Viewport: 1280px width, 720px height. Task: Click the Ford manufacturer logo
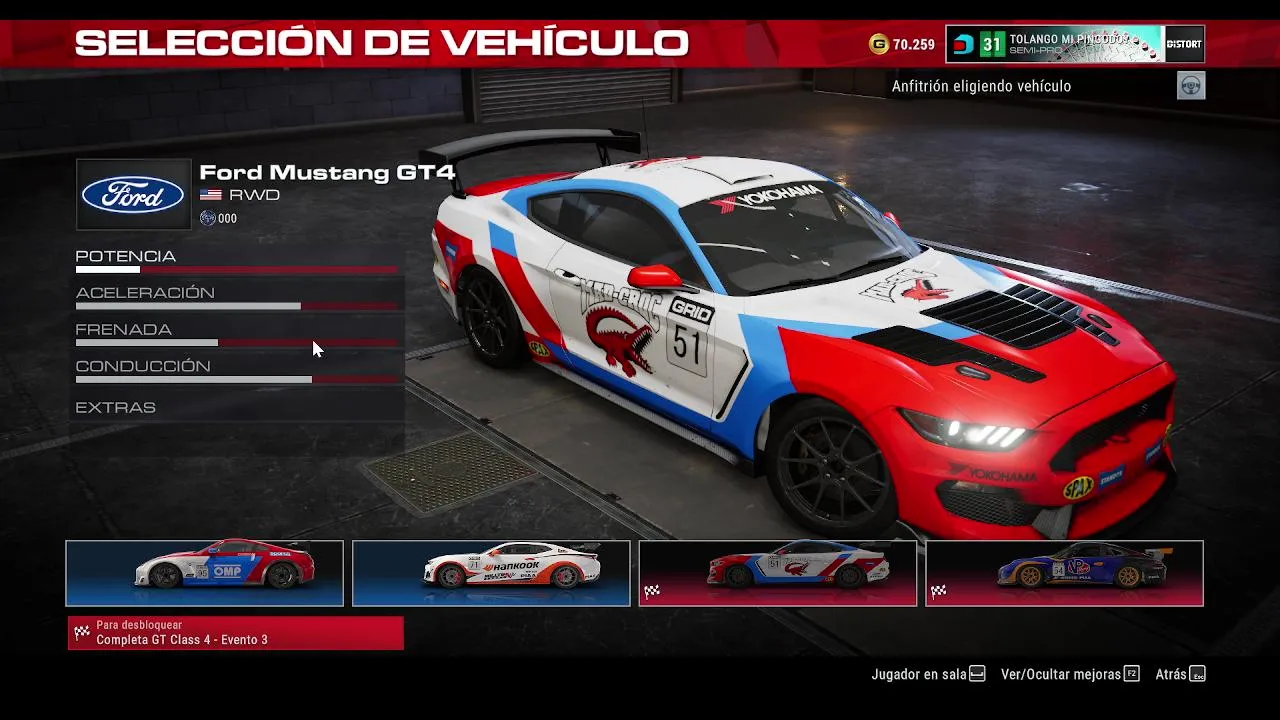tap(133, 195)
